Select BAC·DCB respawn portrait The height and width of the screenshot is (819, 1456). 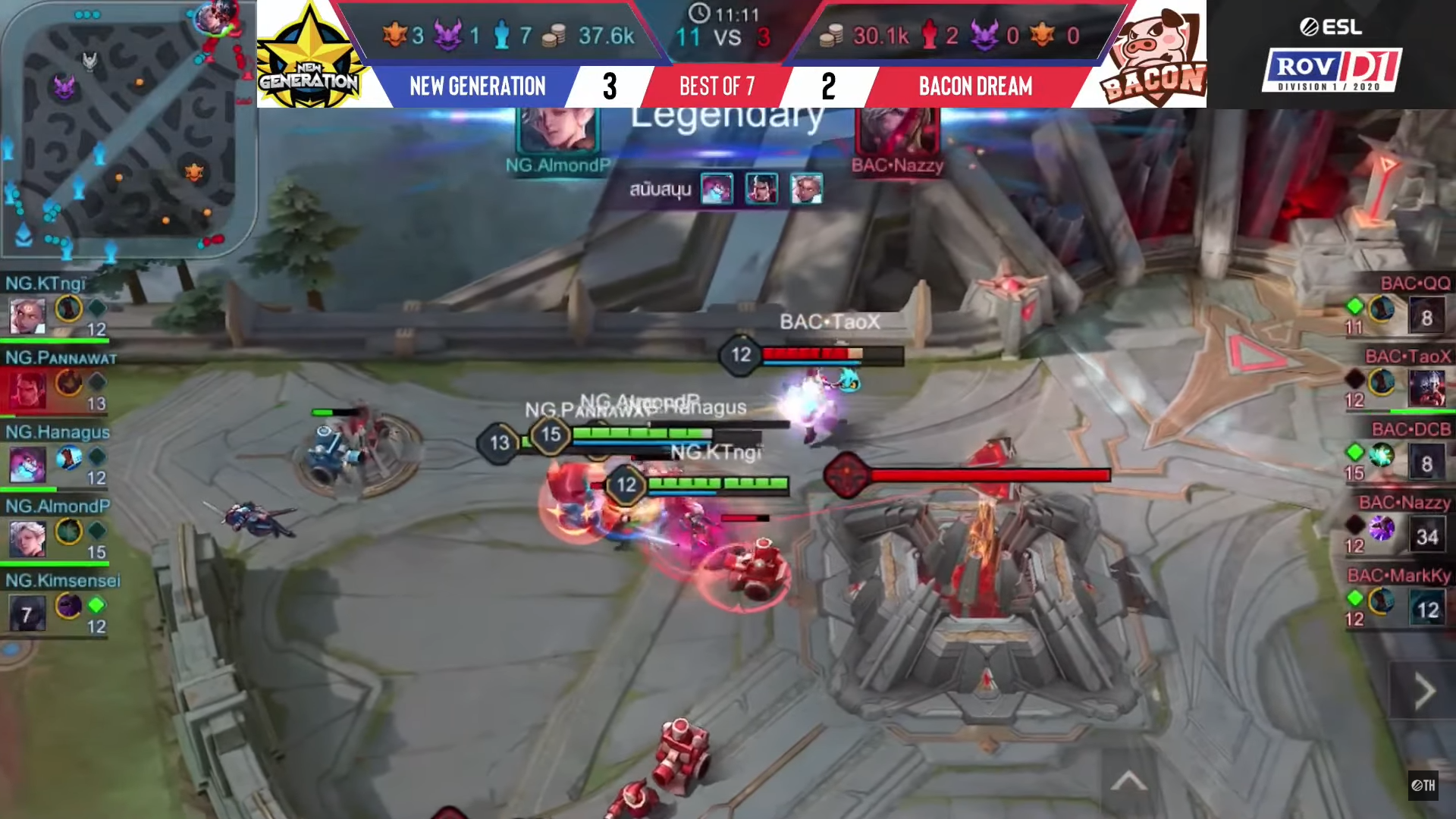coord(1426,463)
